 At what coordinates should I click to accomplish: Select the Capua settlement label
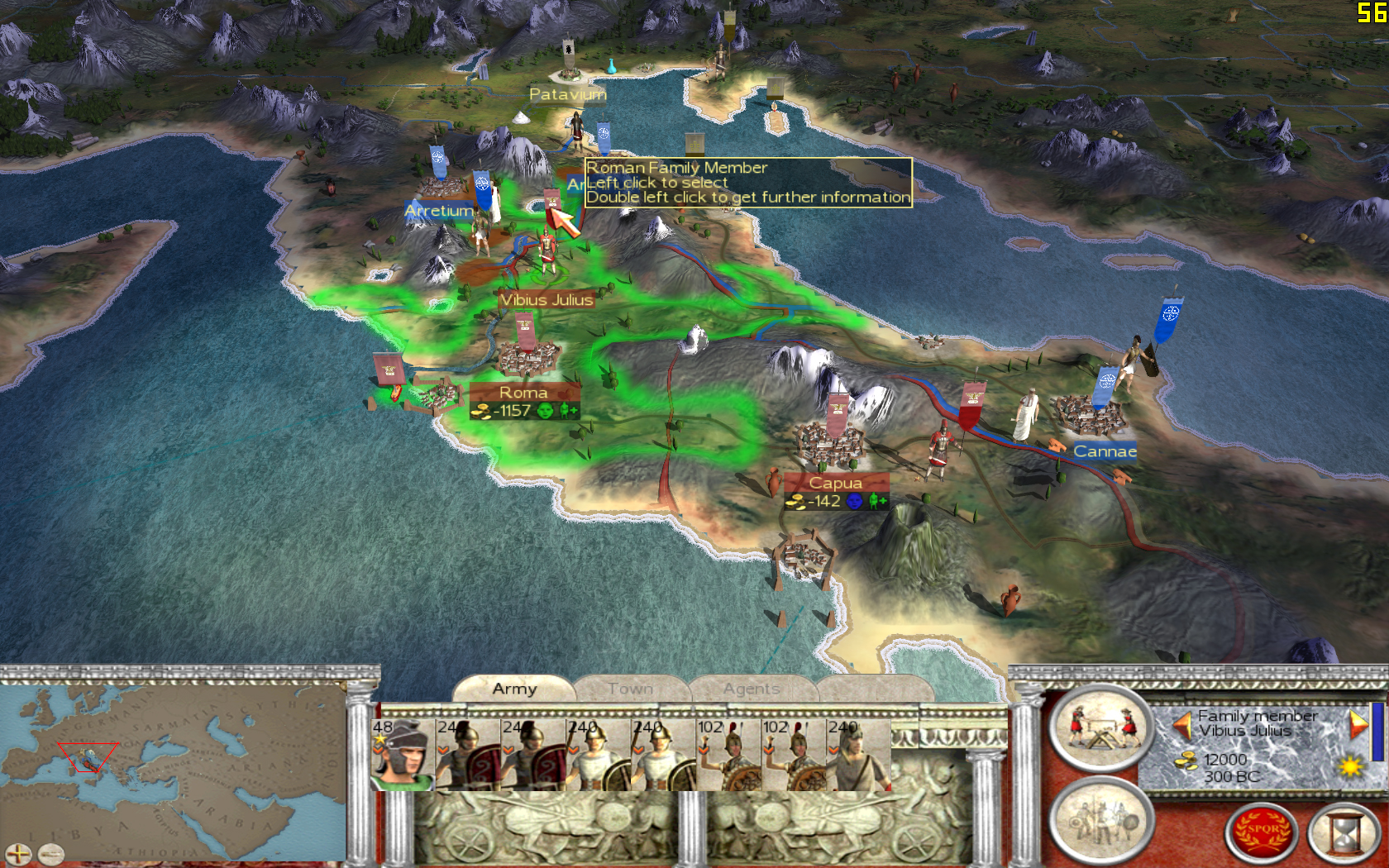coord(835,483)
